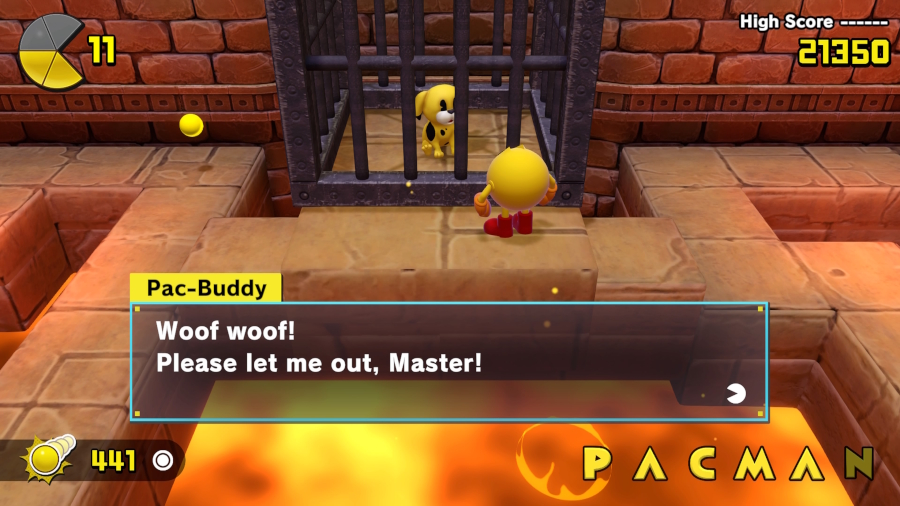Click the yellow pellet ammo icon

[x=47, y=460]
